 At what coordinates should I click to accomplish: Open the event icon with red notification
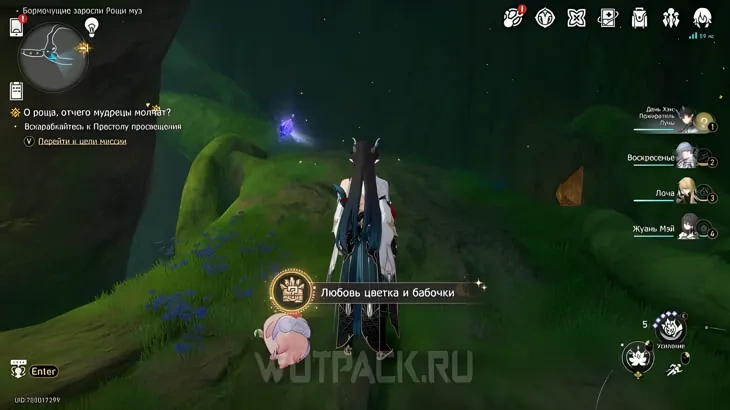pos(514,17)
